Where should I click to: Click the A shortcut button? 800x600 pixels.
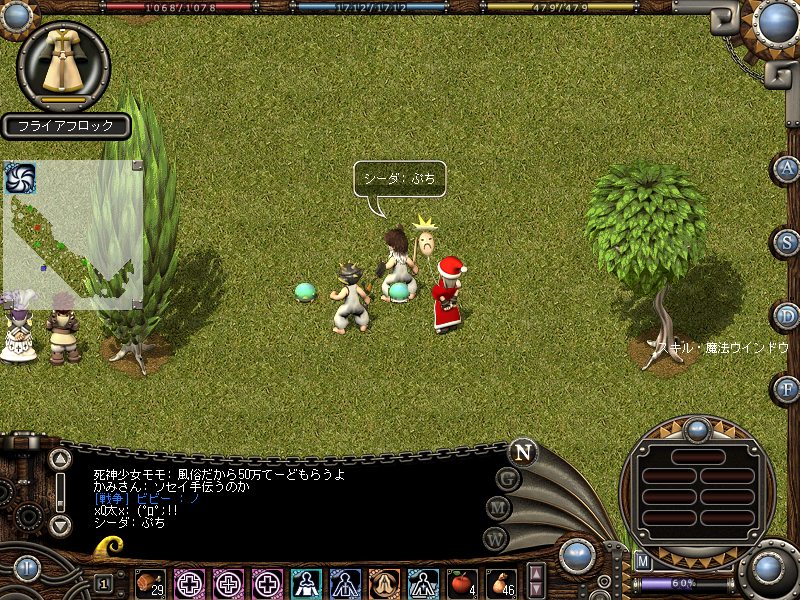pos(787,169)
